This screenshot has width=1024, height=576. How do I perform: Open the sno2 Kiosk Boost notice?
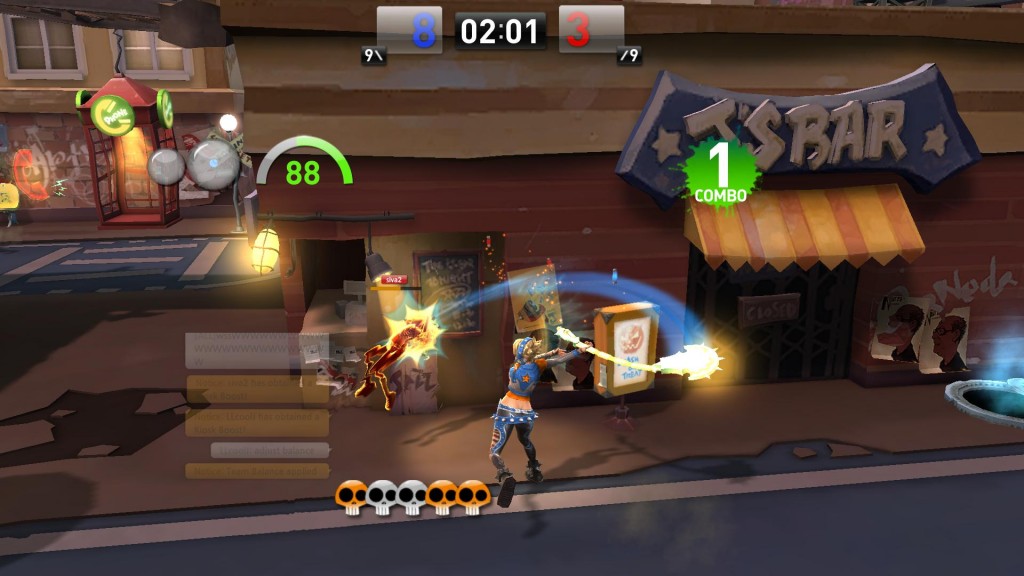point(257,389)
